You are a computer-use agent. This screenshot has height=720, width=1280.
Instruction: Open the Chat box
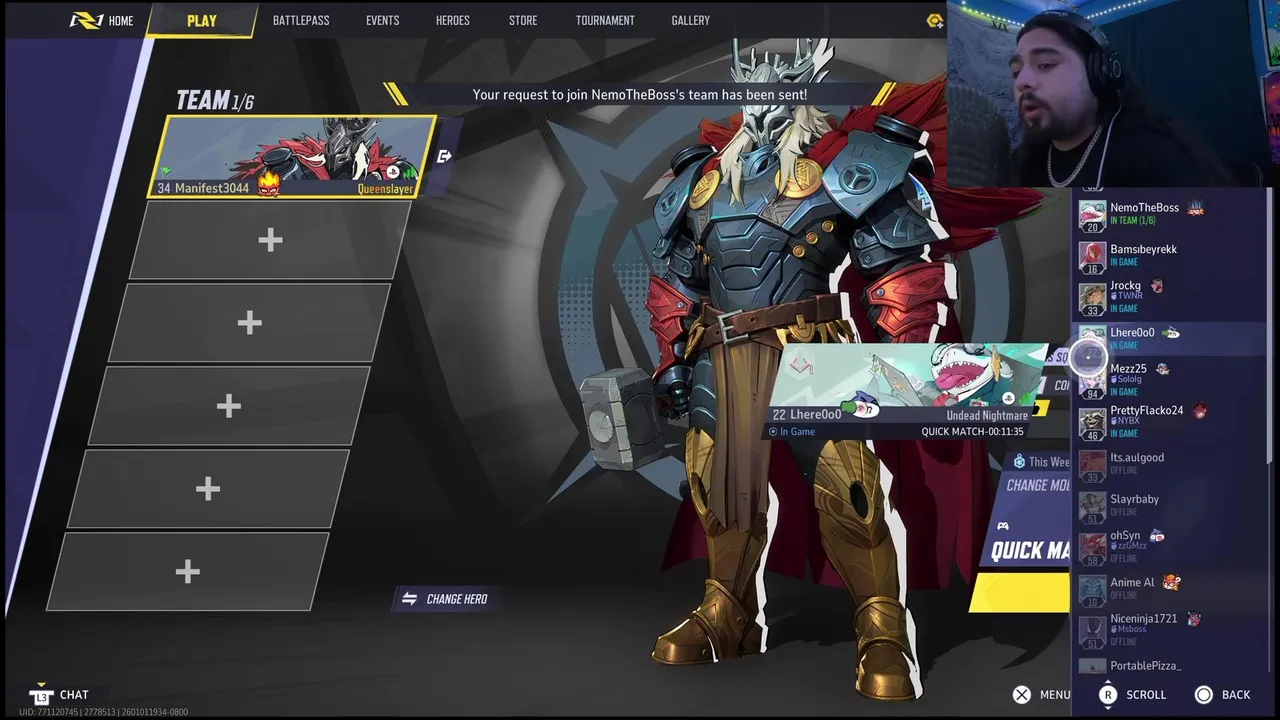(62, 695)
